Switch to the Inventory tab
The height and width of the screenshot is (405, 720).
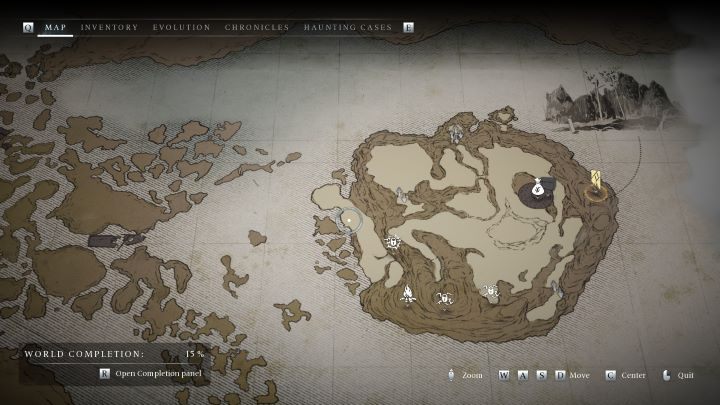coord(109,27)
